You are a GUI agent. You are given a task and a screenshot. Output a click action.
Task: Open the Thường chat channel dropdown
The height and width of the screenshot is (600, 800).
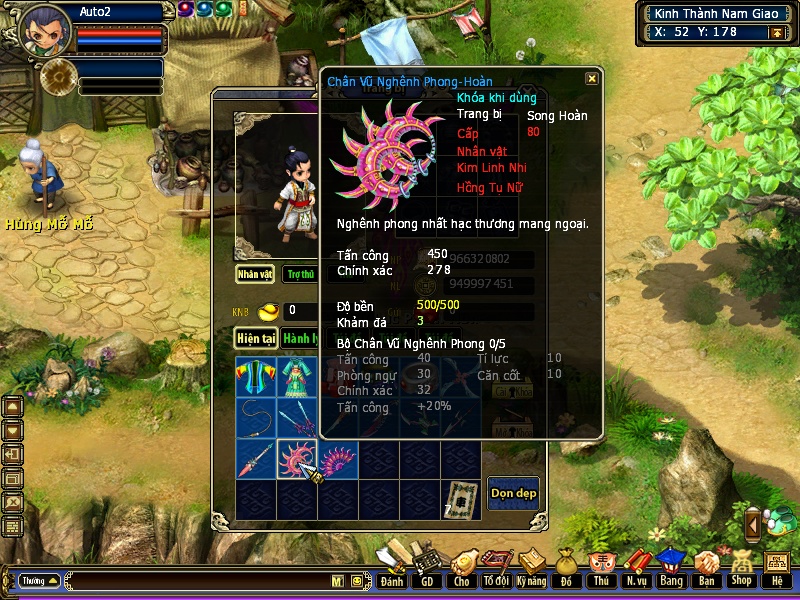[x=40, y=580]
